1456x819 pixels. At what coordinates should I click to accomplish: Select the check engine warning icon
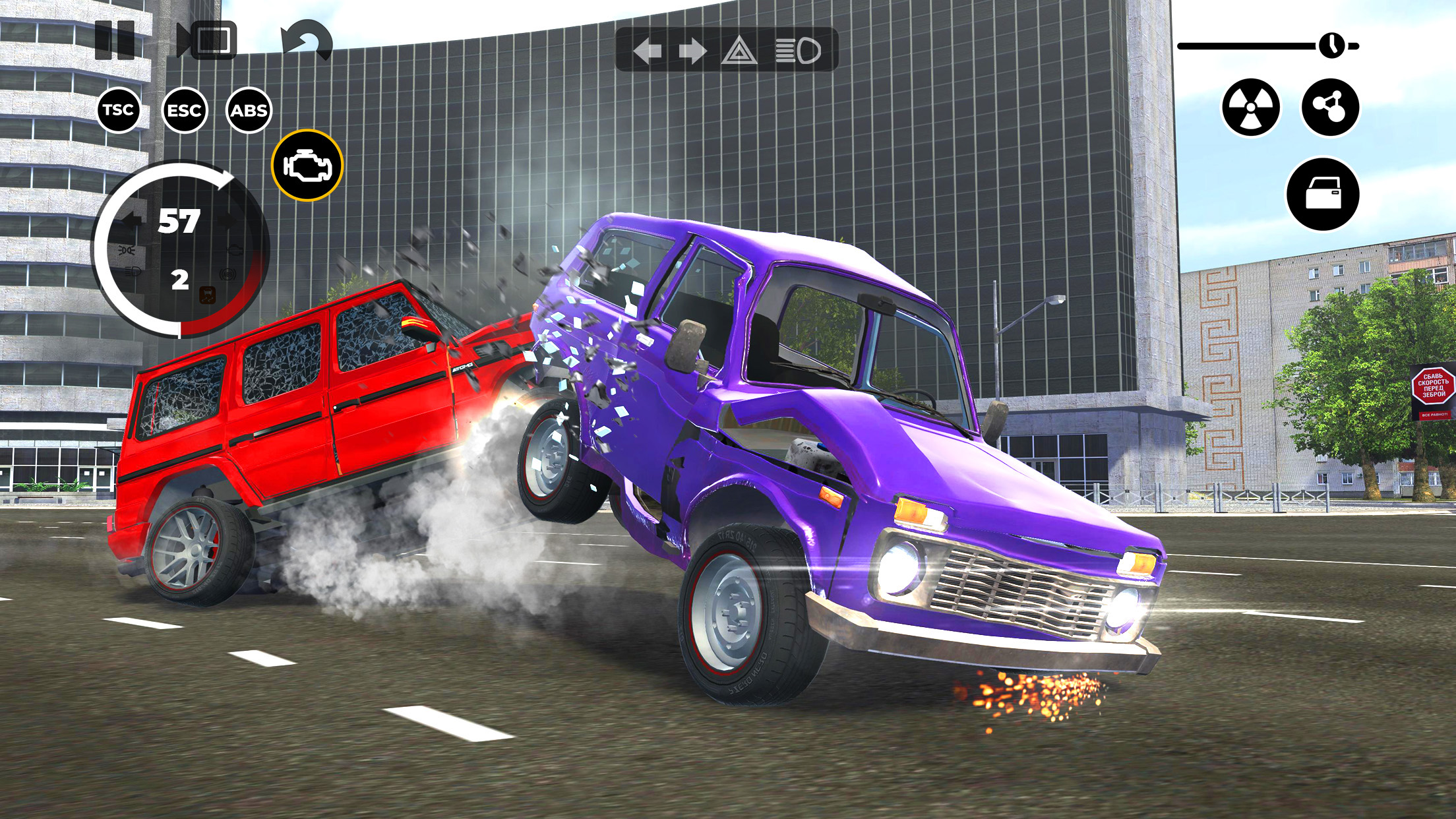tap(307, 166)
